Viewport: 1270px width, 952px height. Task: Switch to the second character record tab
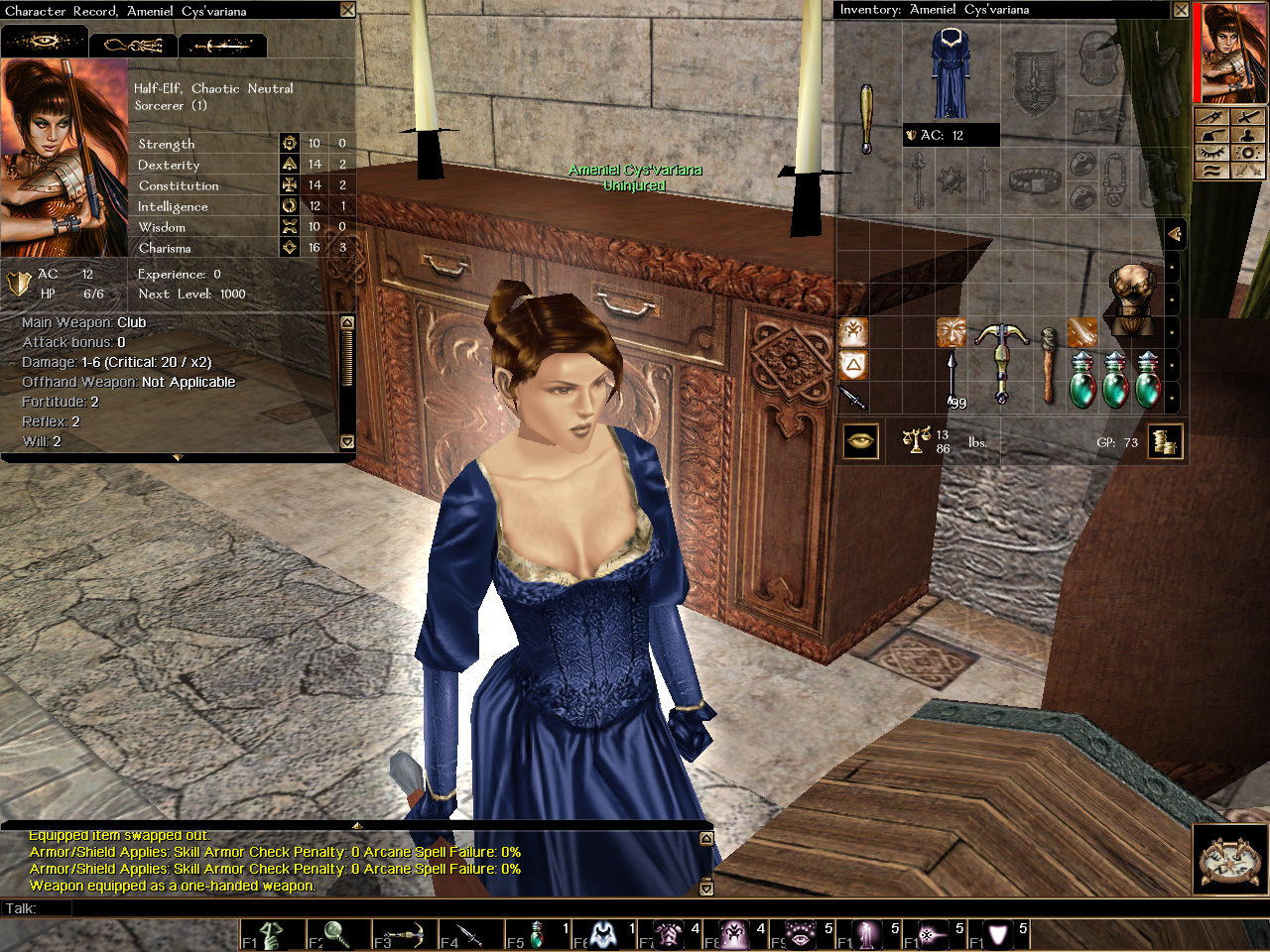[134, 45]
